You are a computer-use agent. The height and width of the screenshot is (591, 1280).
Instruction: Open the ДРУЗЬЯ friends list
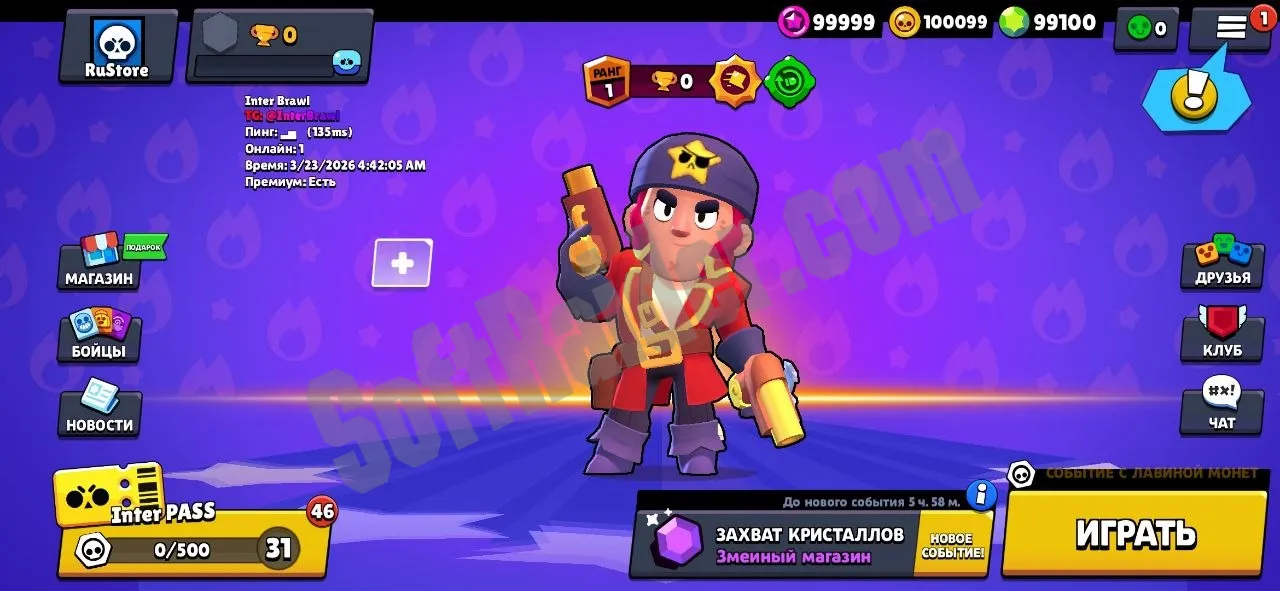pos(1222,263)
